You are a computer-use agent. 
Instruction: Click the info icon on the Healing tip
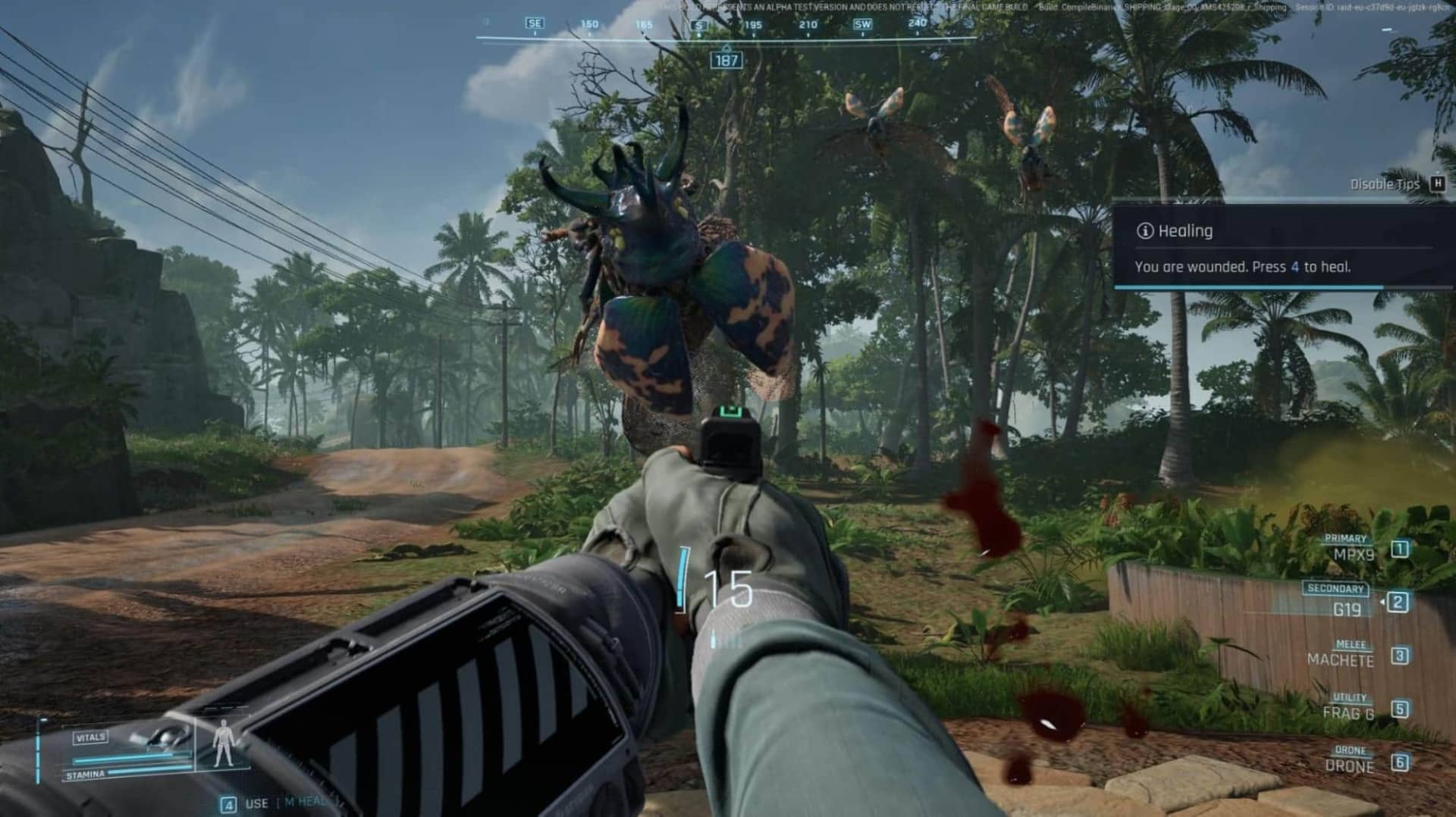[1147, 231]
